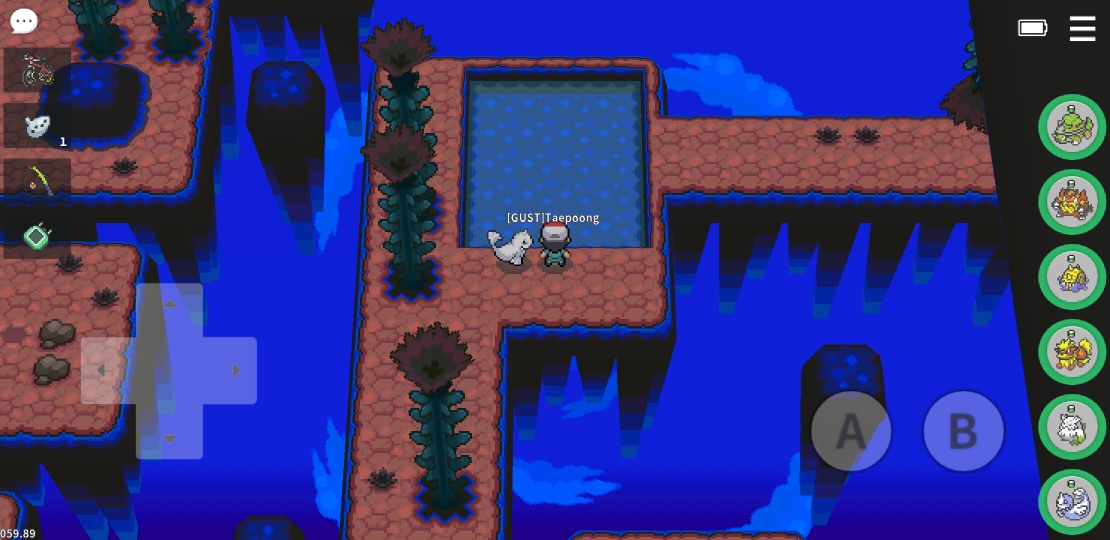Choose the white furry Pokémon party slot

click(1072, 427)
